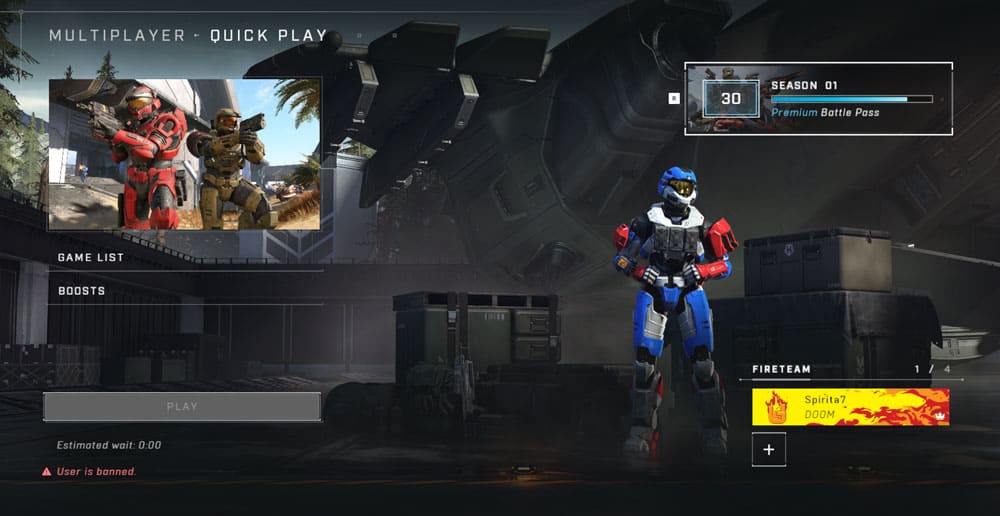Select the Quick Play preview thumbnail
The width and height of the screenshot is (1000, 516).
pos(184,155)
